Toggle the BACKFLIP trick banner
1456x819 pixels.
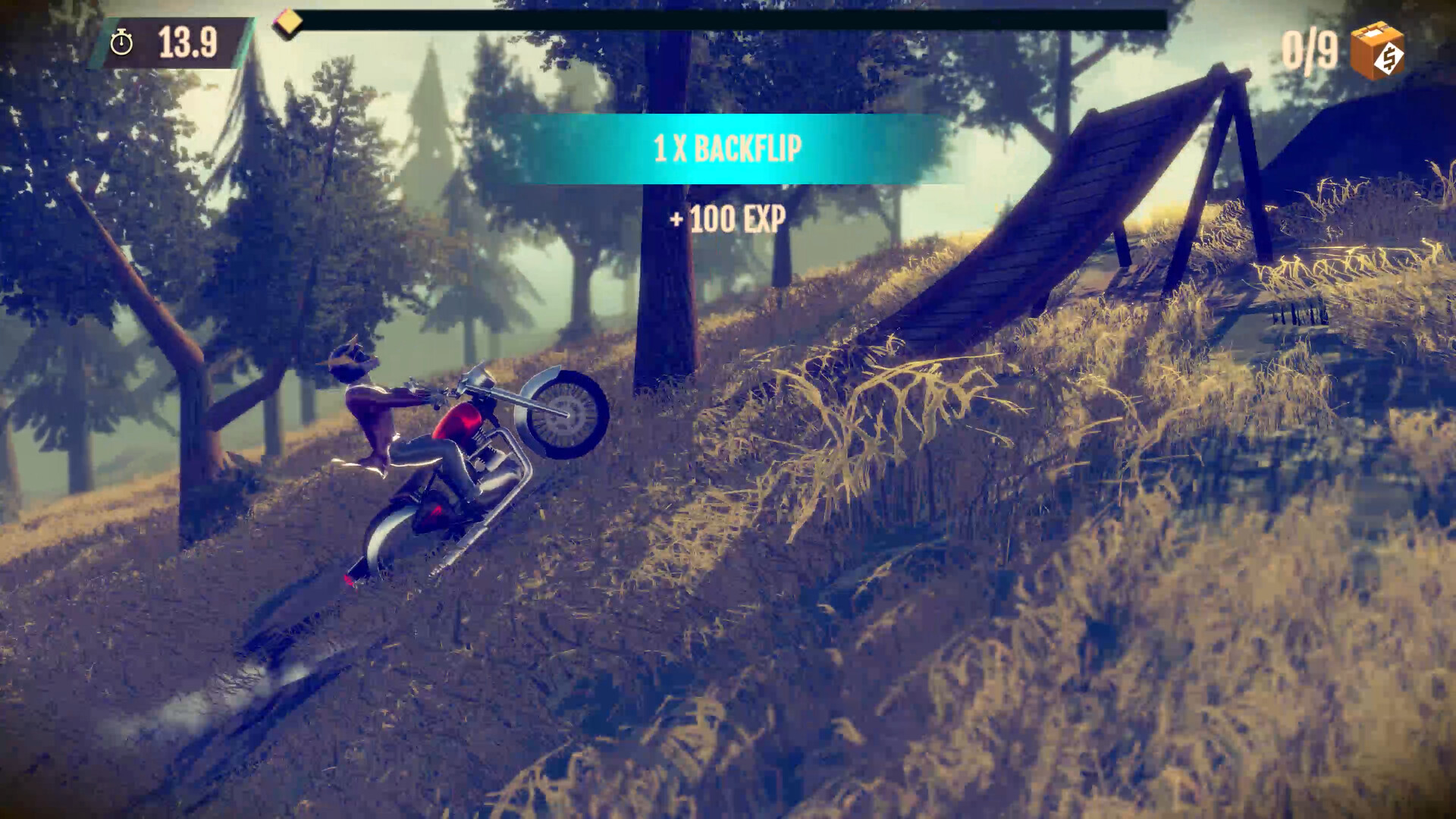click(726, 149)
